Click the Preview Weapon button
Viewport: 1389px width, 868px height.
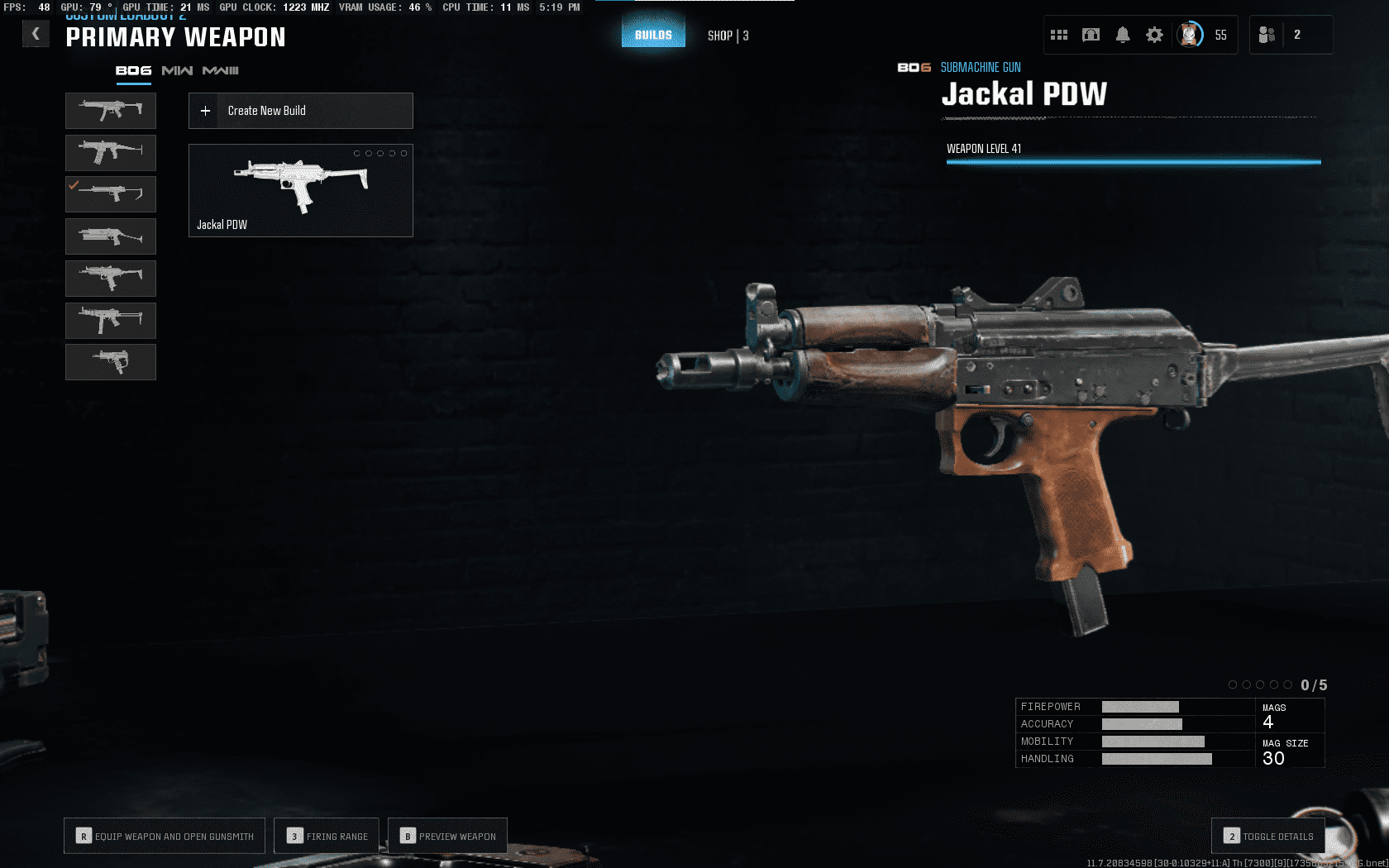(447, 836)
